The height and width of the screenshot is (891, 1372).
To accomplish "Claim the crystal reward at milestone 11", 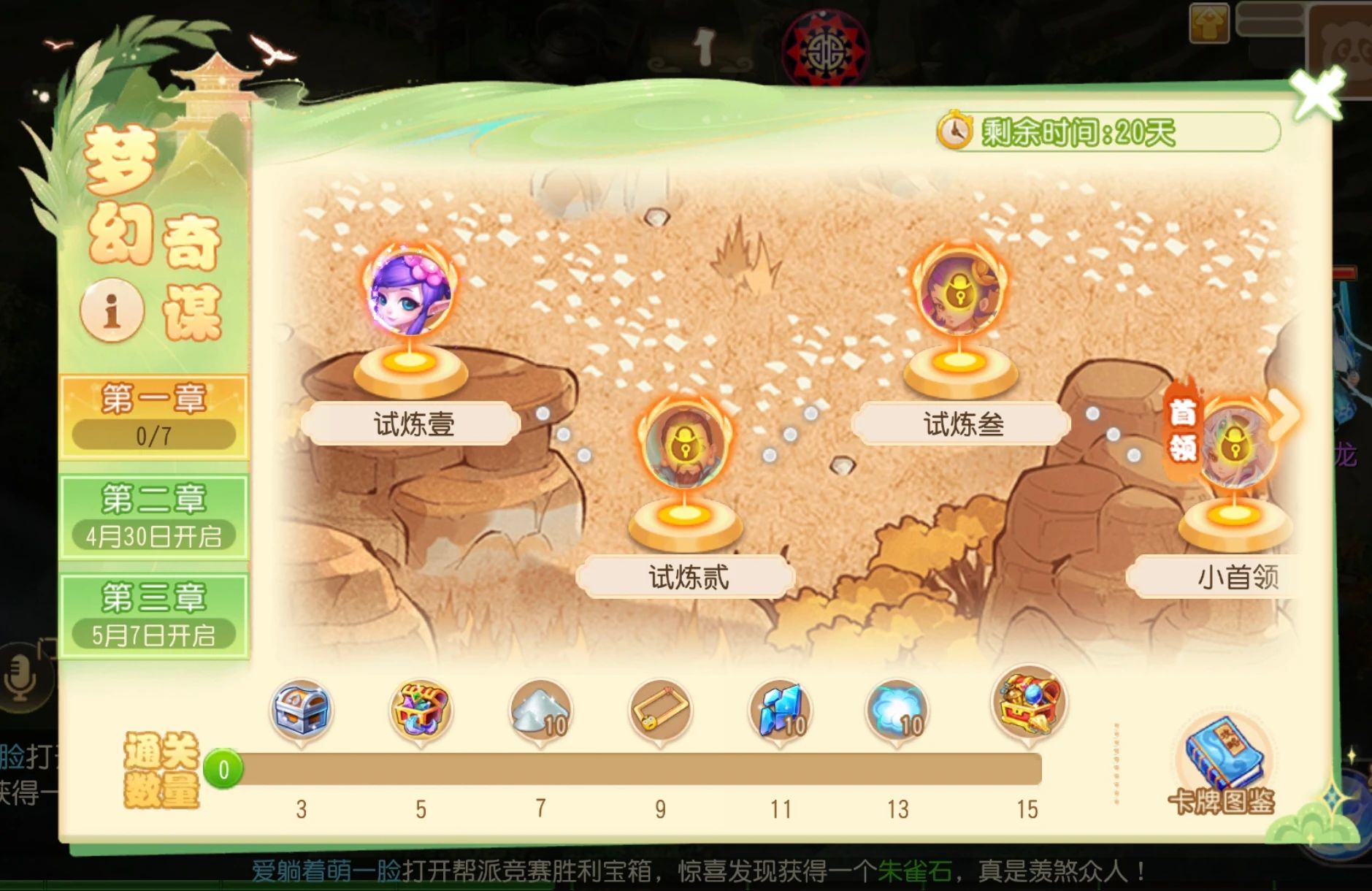I will [x=782, y=706].
